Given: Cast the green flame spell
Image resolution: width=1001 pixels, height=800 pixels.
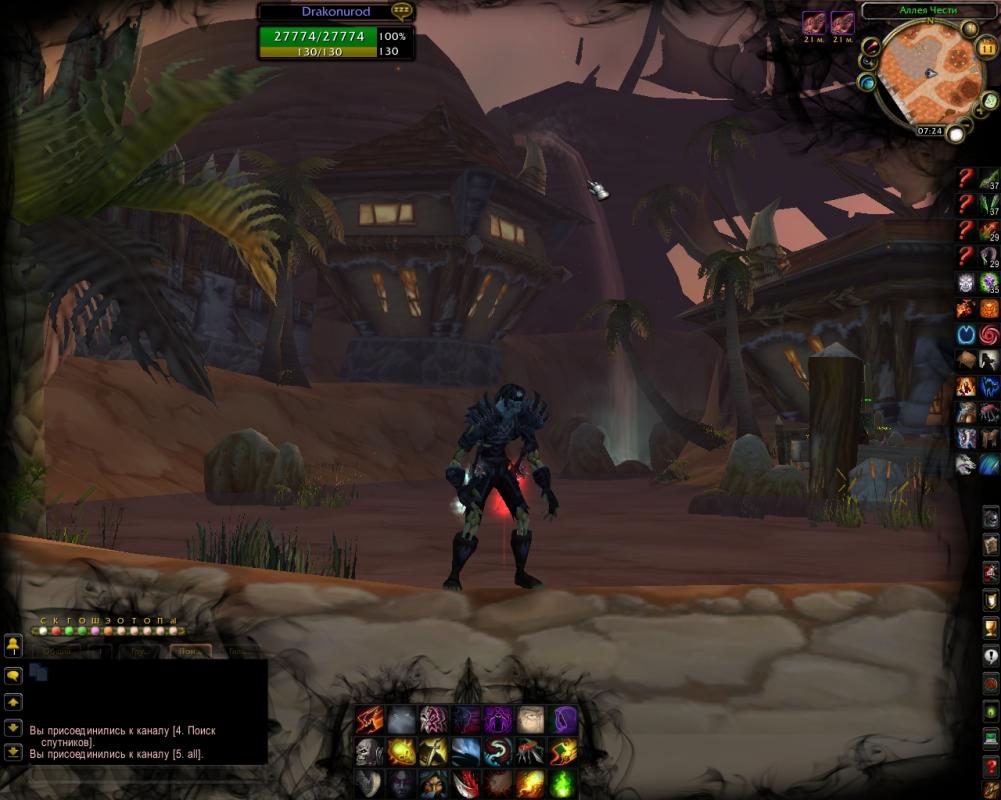Looking at the screenshot, I should [x=563, y=783].
